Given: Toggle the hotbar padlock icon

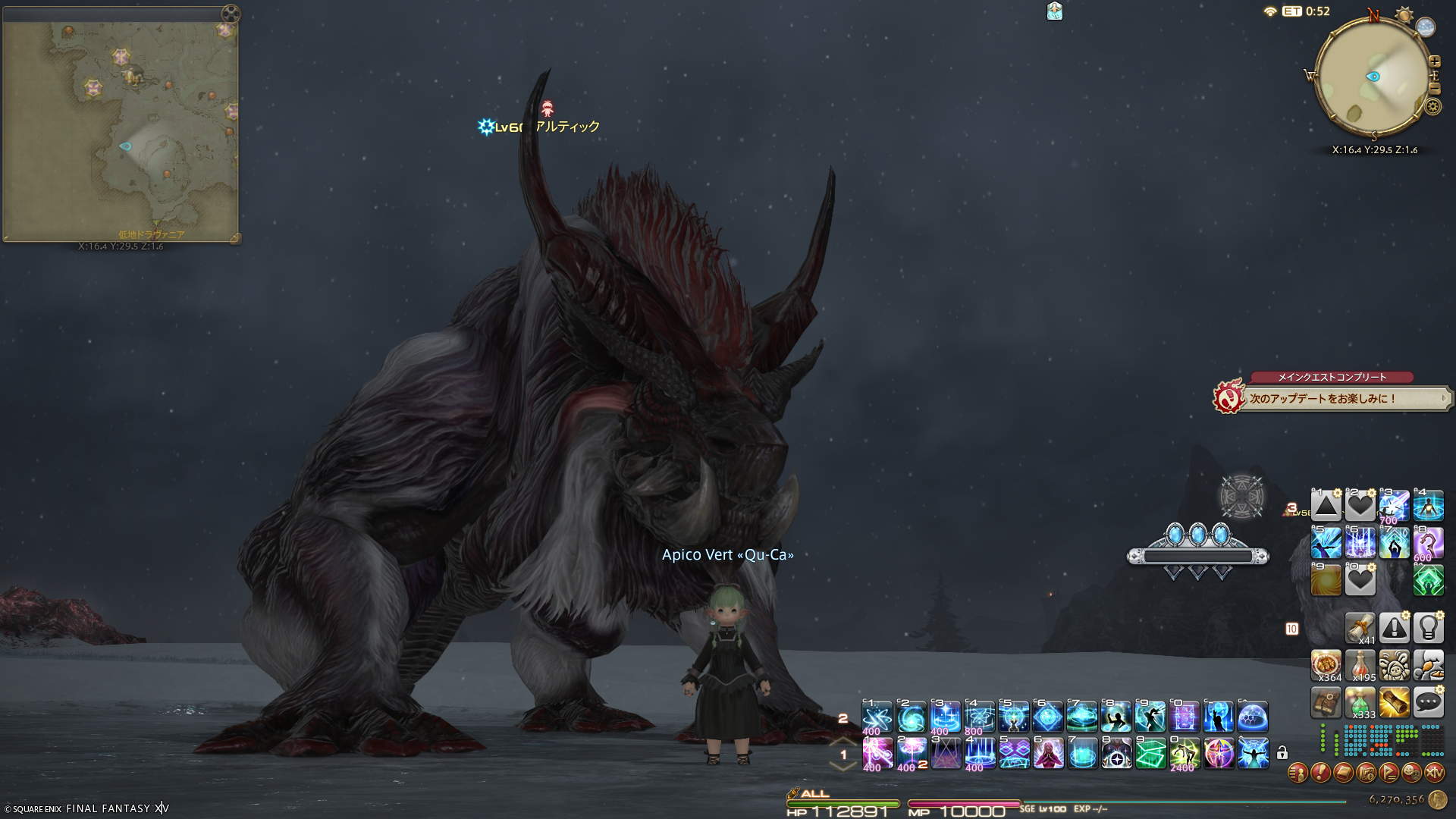Looking at the screenshot, I should coord(1282,753).
